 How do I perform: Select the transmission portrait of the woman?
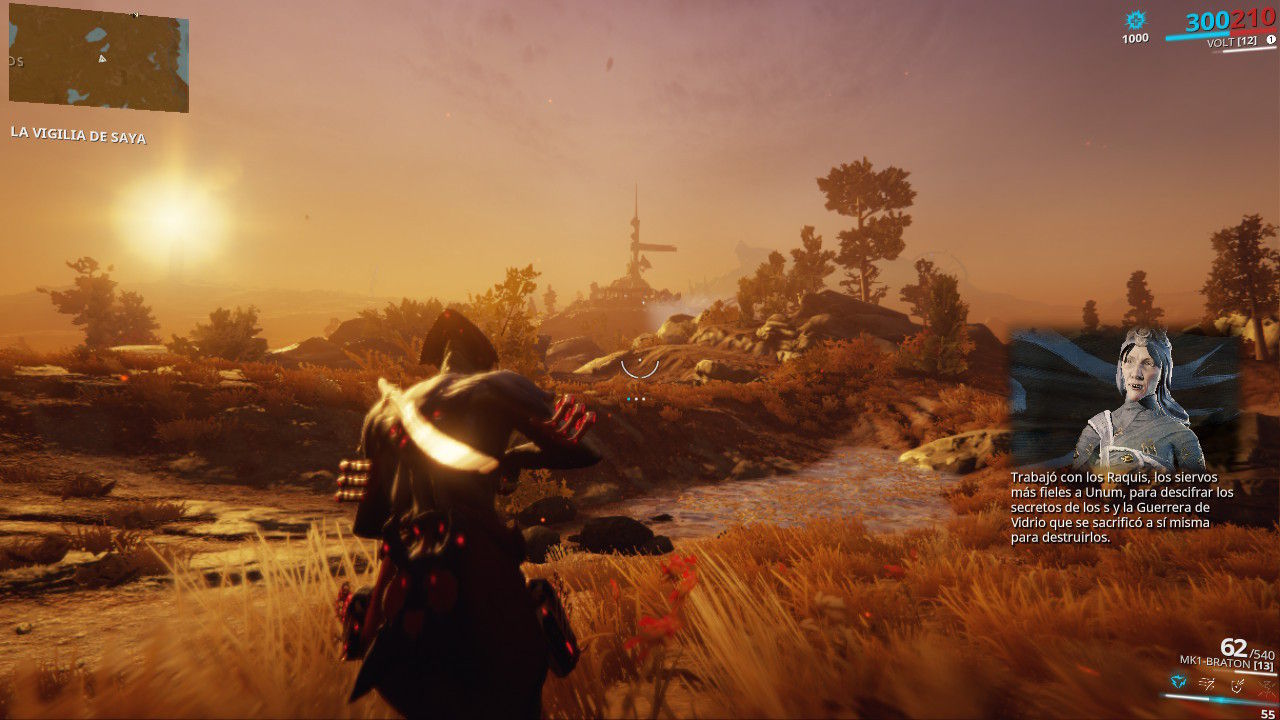click(x=1125, y=398)
